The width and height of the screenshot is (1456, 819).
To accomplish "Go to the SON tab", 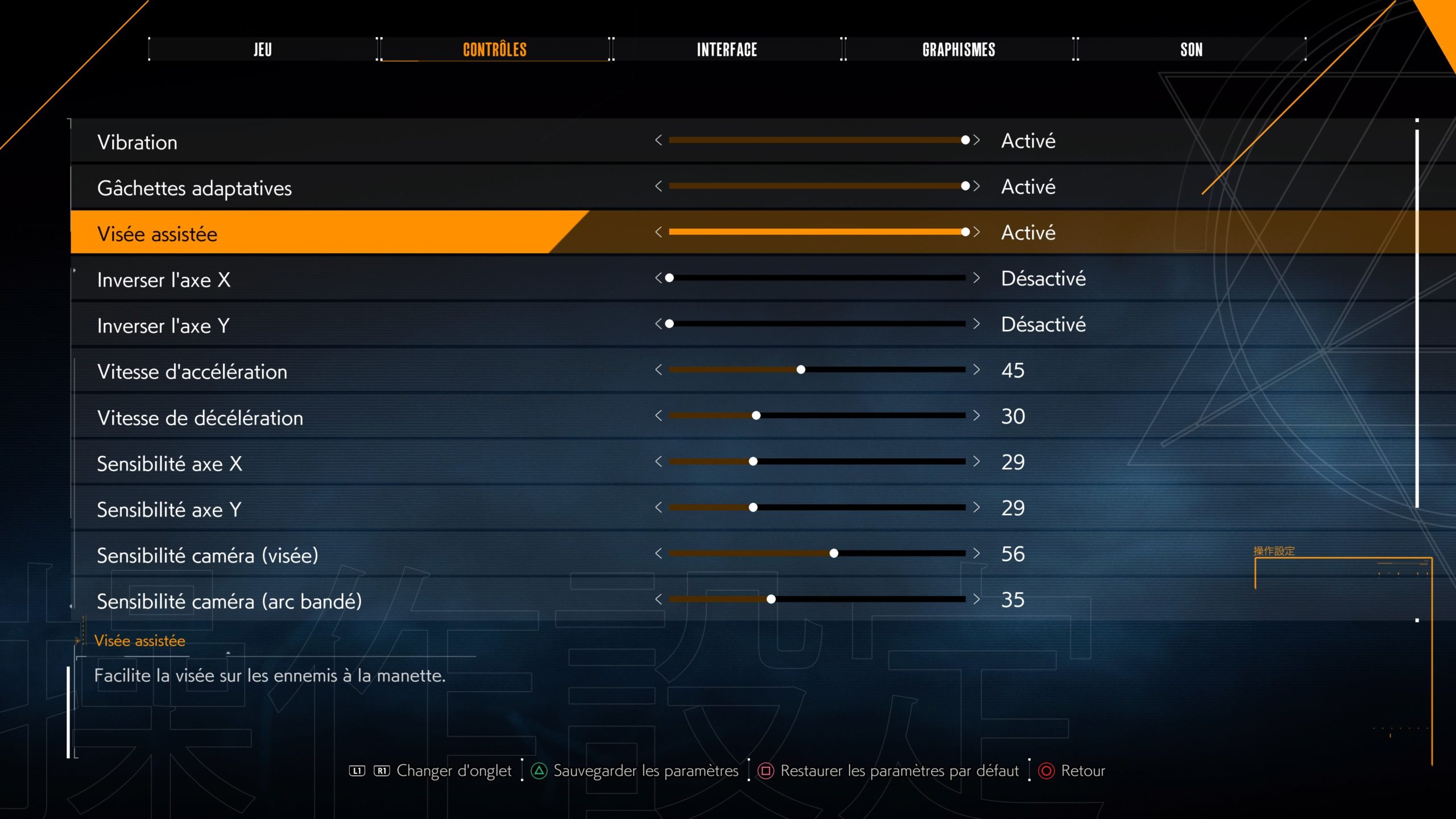I will pyautogui.click(x=1191, y=49).
